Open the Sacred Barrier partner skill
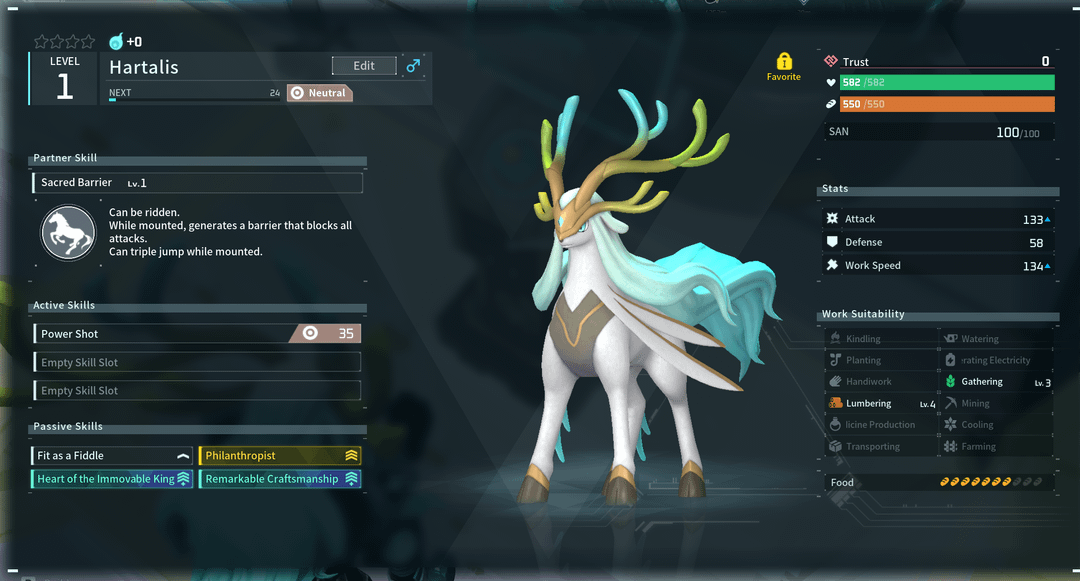The height and width of the screenshot is (581, 1080). (x=197, y=183)
